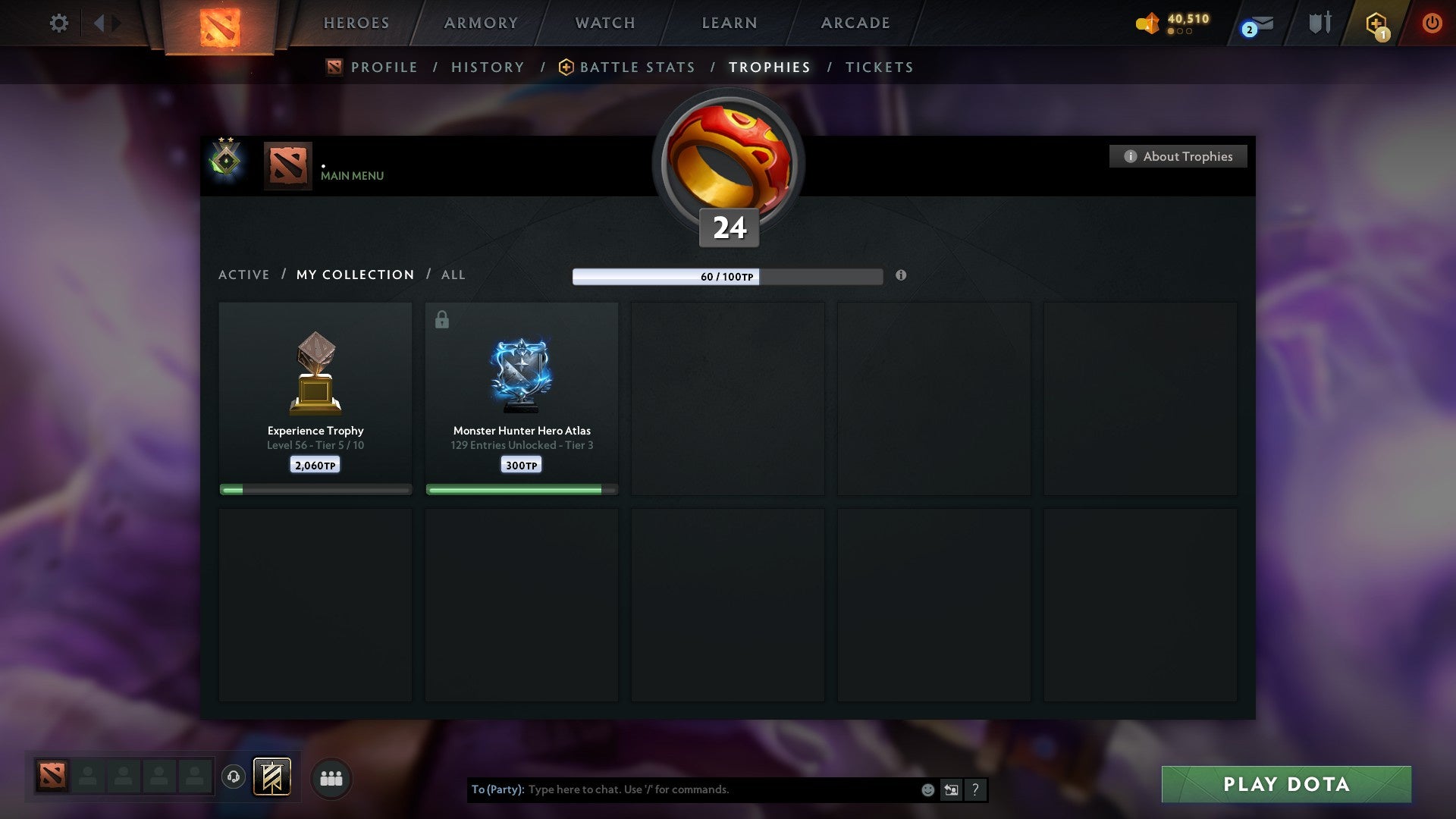Select the Monster Hunter Hero Atlas trophy
Screen dimensions: 1456x819
click(522, 394)
